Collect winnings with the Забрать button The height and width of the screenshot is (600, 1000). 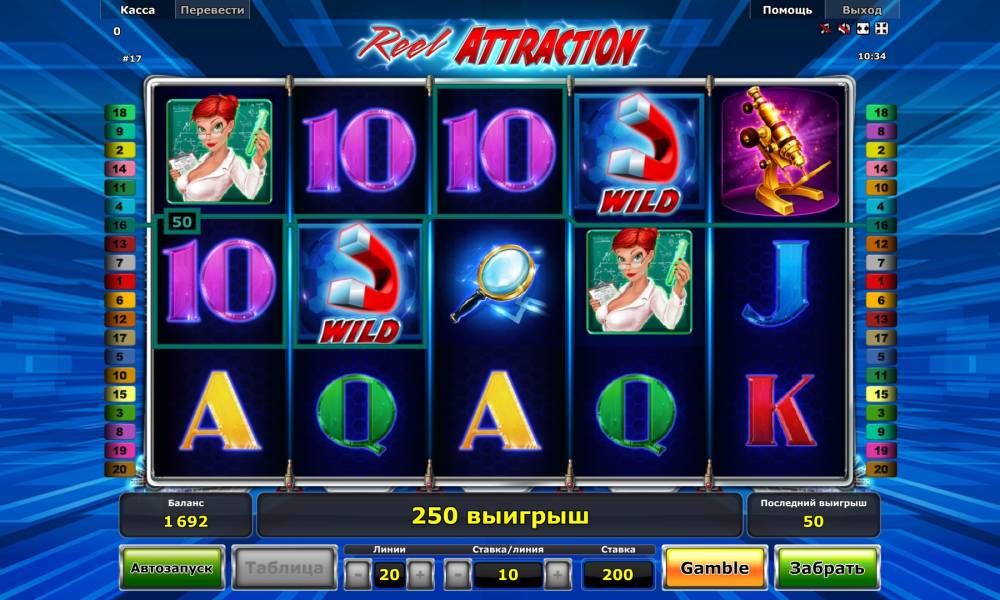click(826, 568)
